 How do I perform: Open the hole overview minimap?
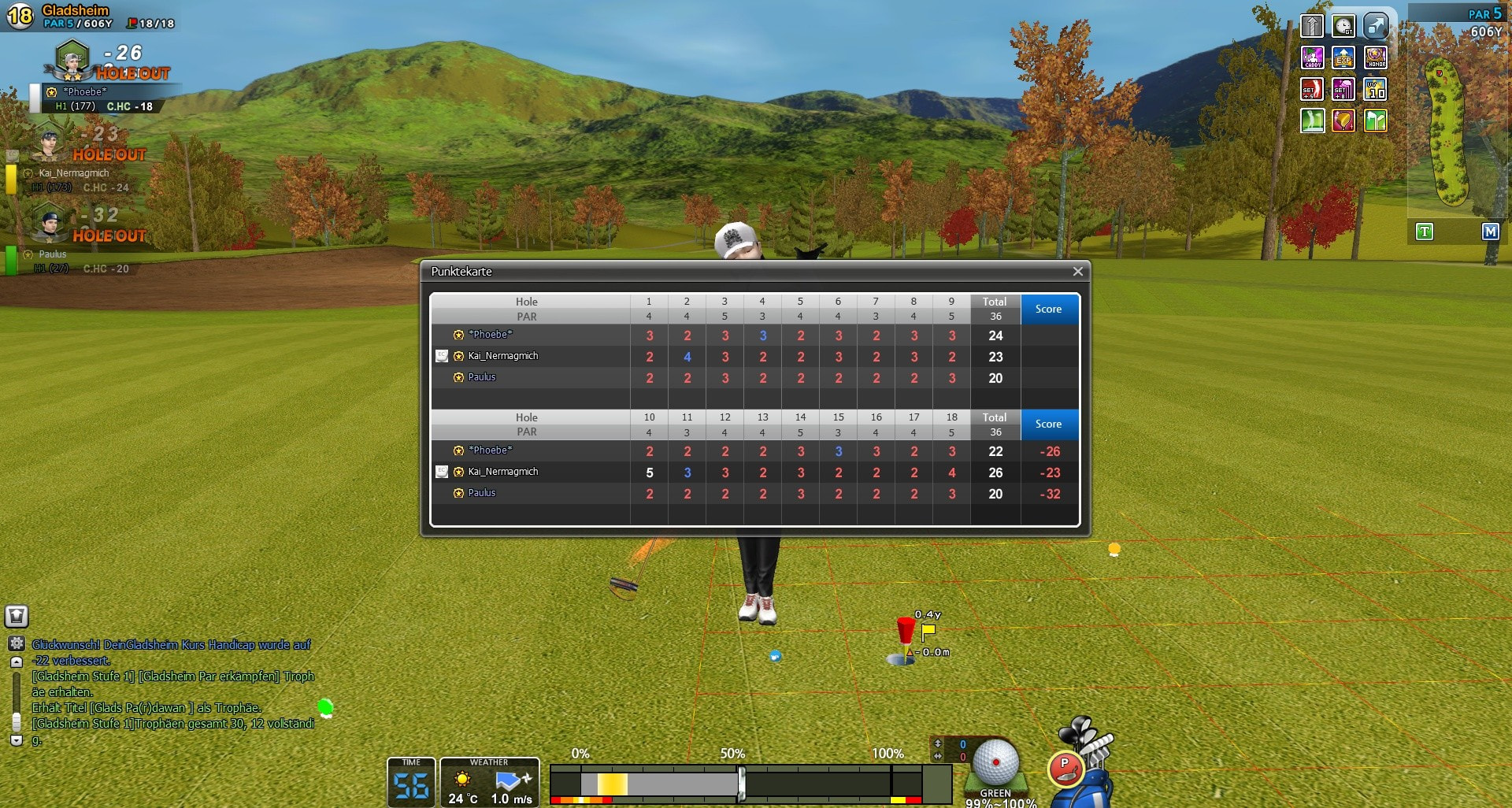pyautogui.click(x=1447, y=130)
